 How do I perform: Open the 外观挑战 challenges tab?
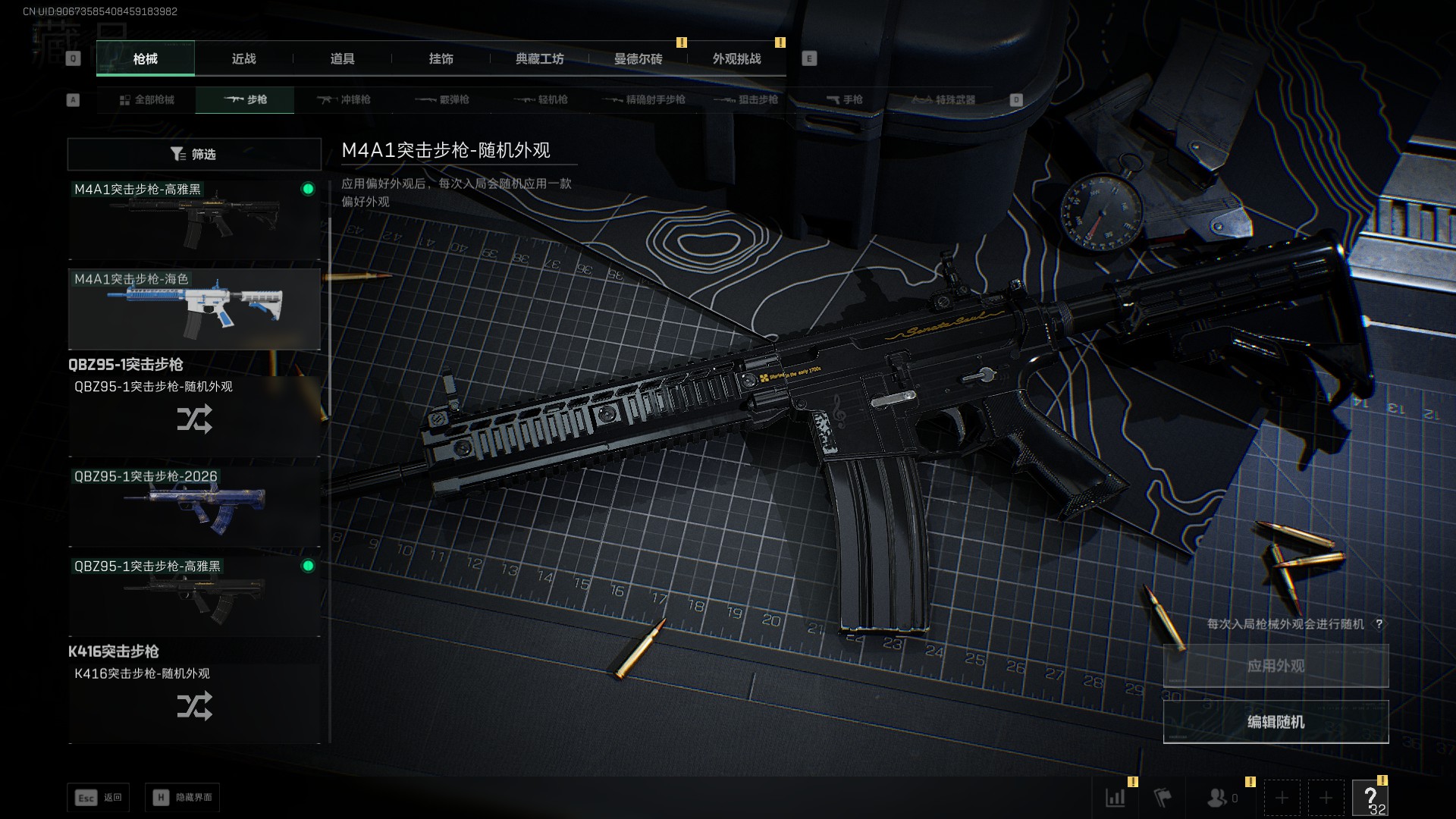736,59
